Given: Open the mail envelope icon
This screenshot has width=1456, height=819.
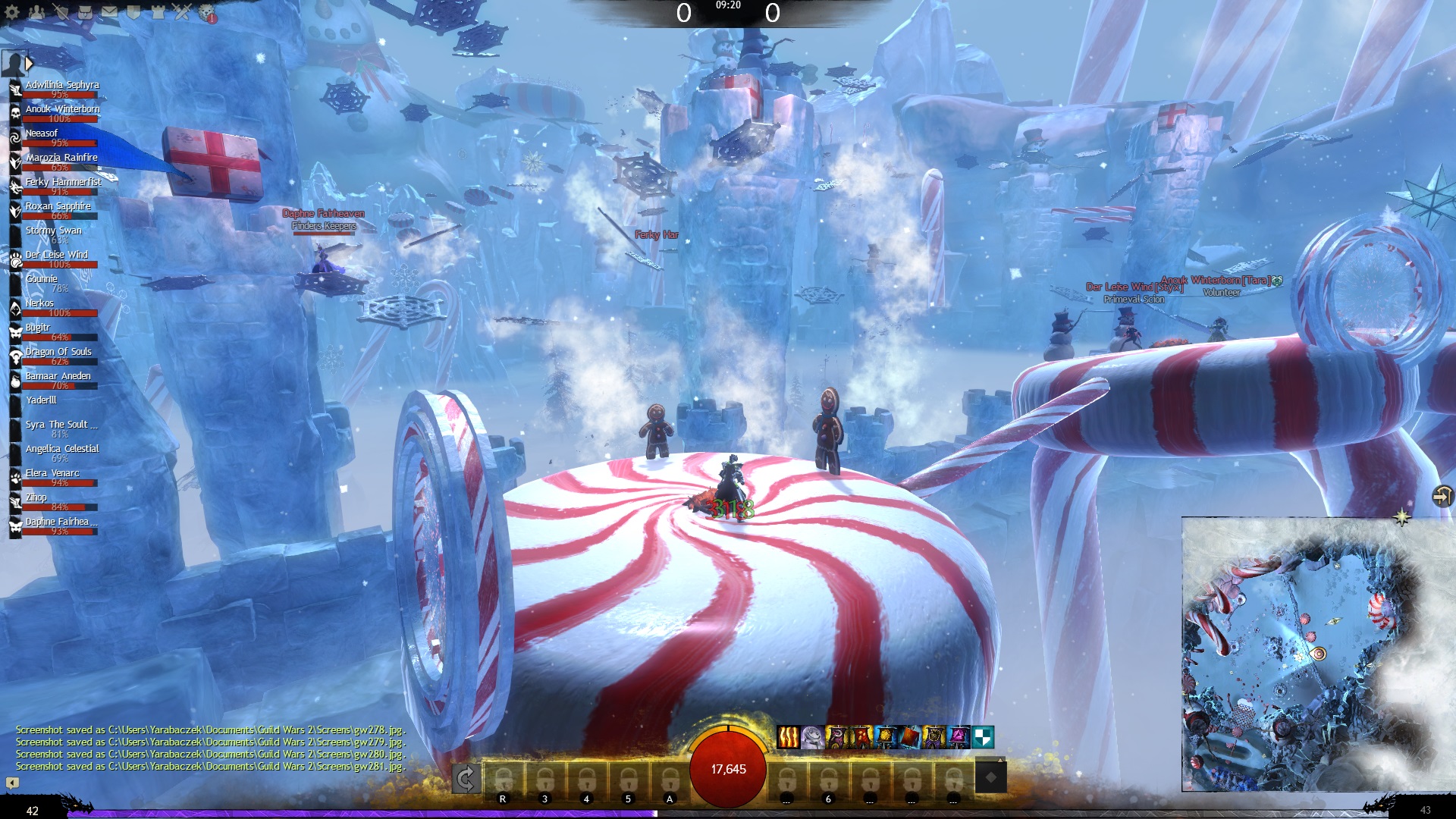Looking at the screenshot, I should 109,12.
